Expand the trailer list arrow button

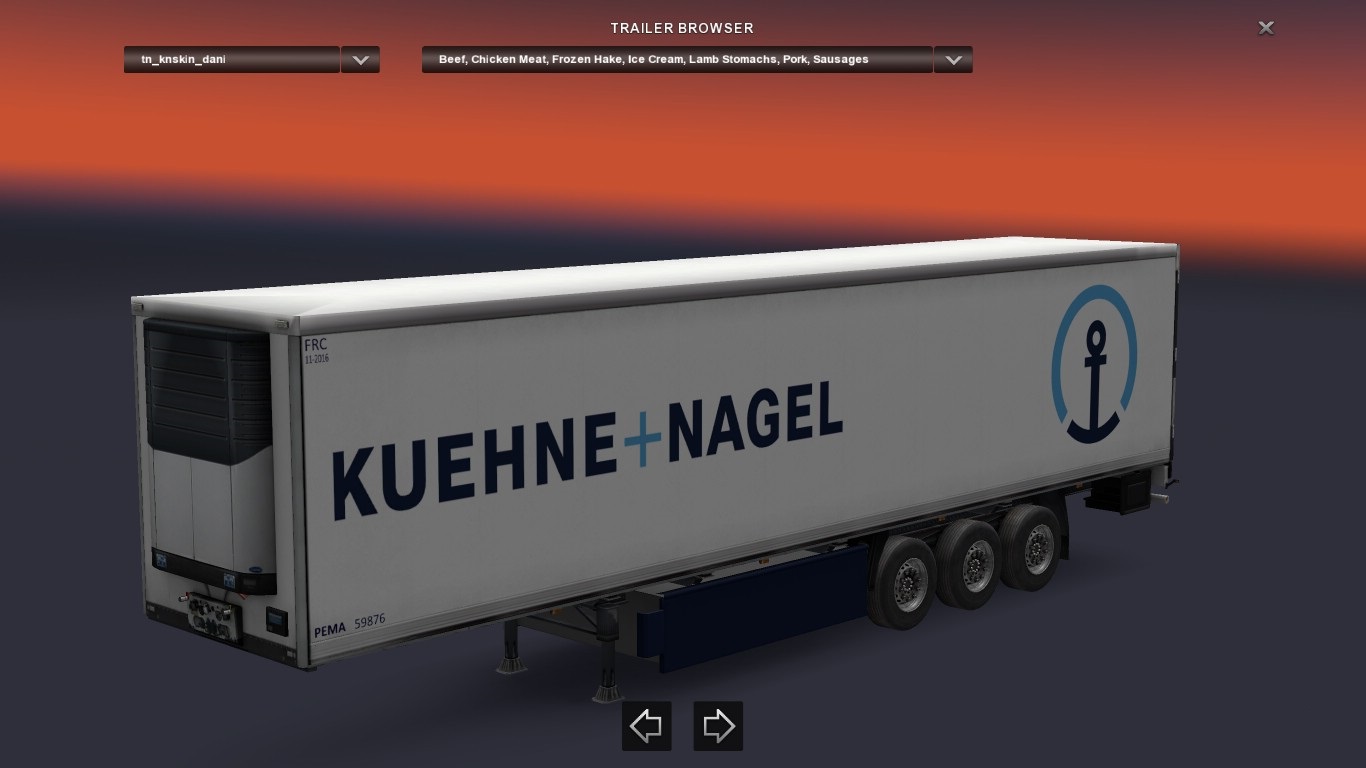click(360, 60)
